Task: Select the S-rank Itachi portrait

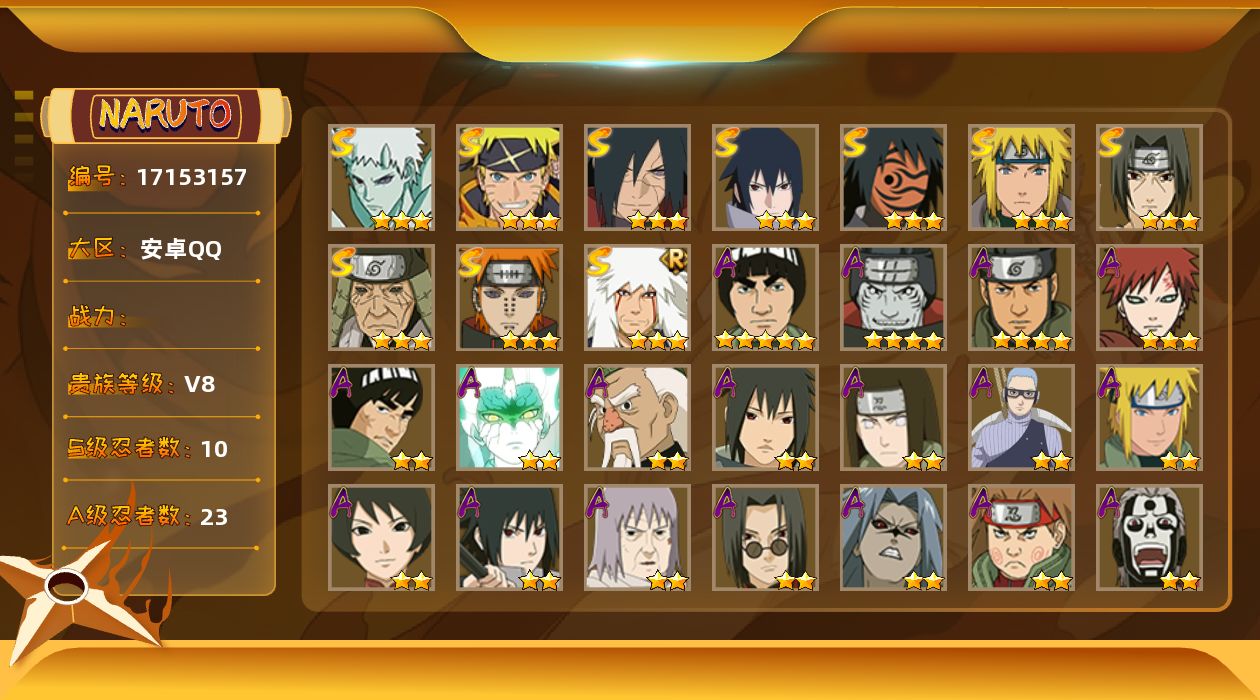Action: point(1149,177)
